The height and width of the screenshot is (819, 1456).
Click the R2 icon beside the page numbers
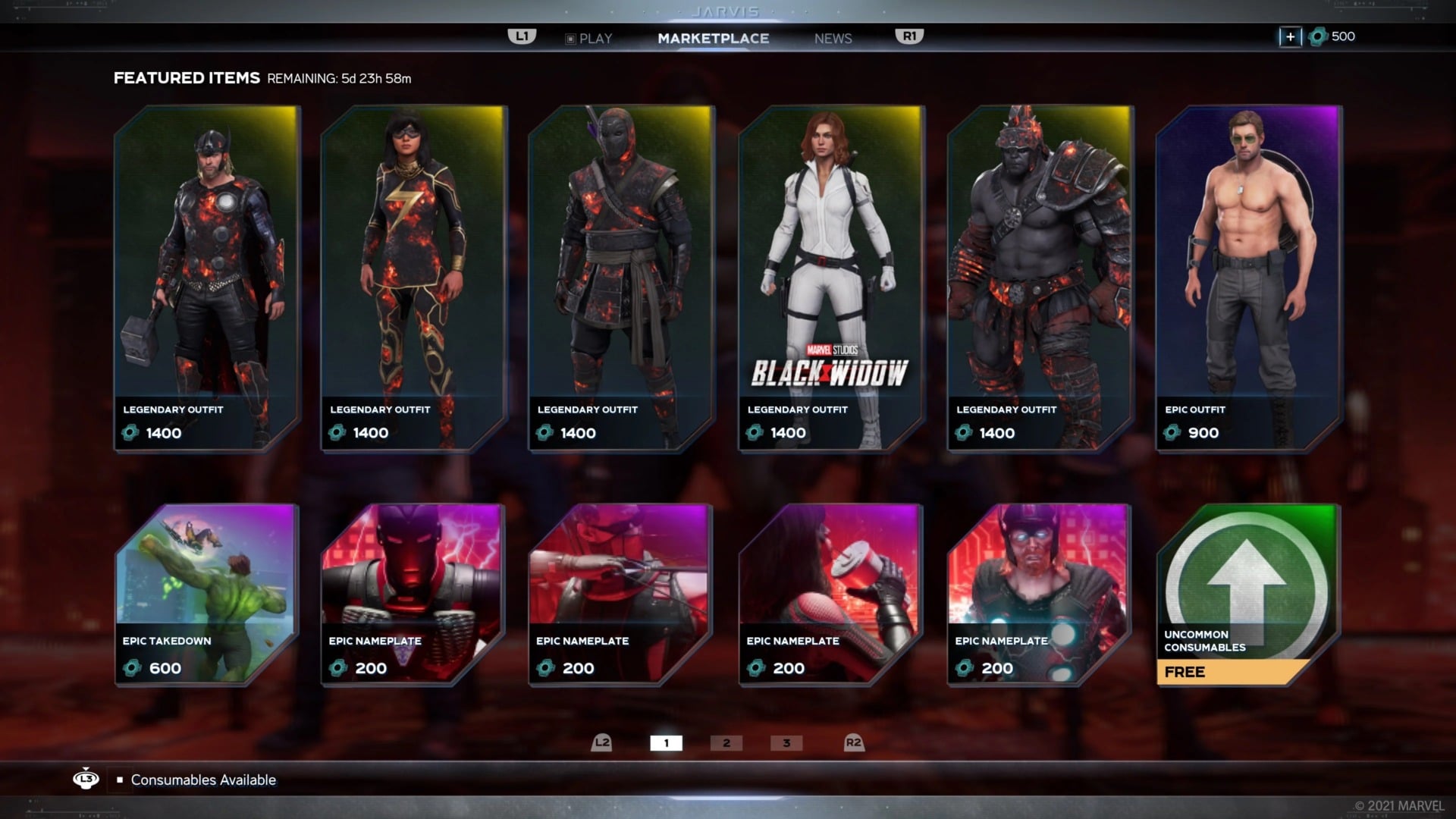point(854,743)
